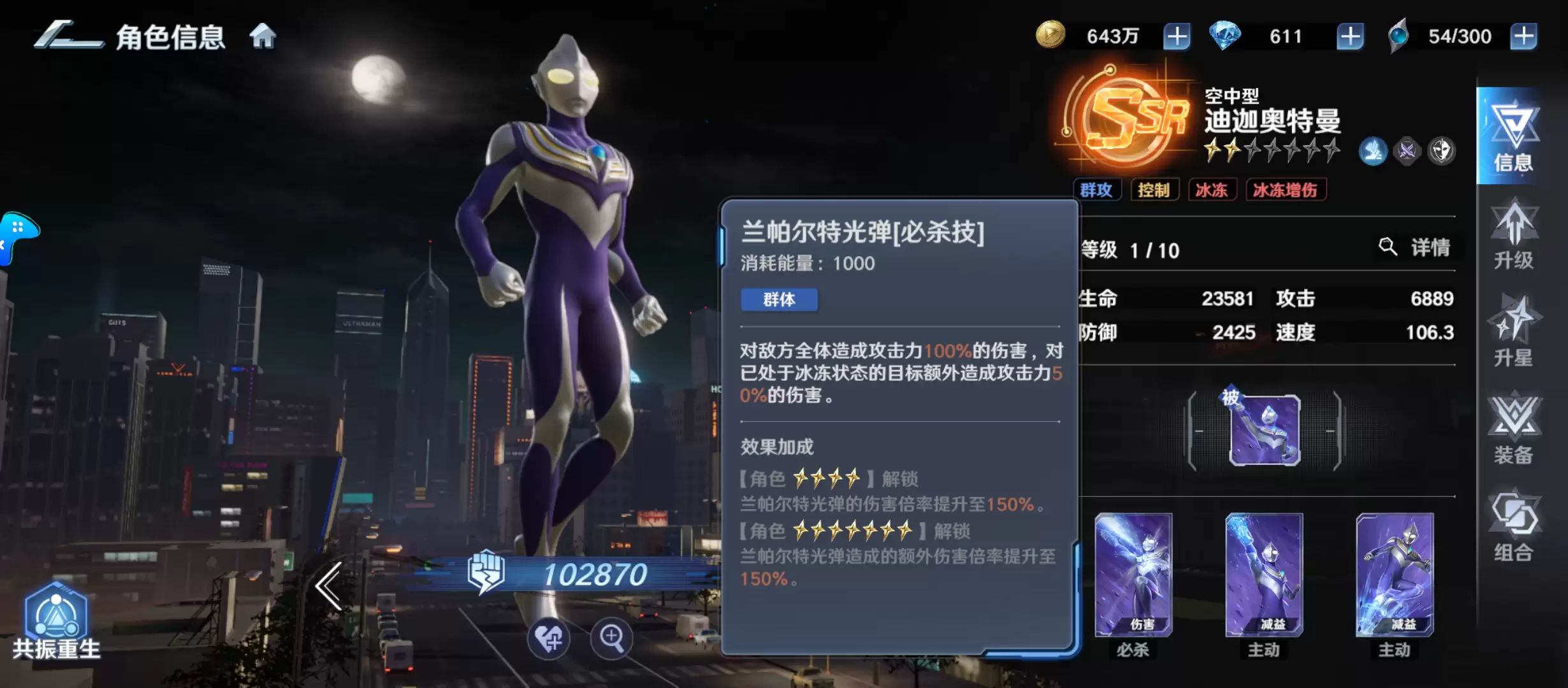Click the plus button beside 643万 coins
Screen dimensions: 1568x688
[x=1177, y=36]
